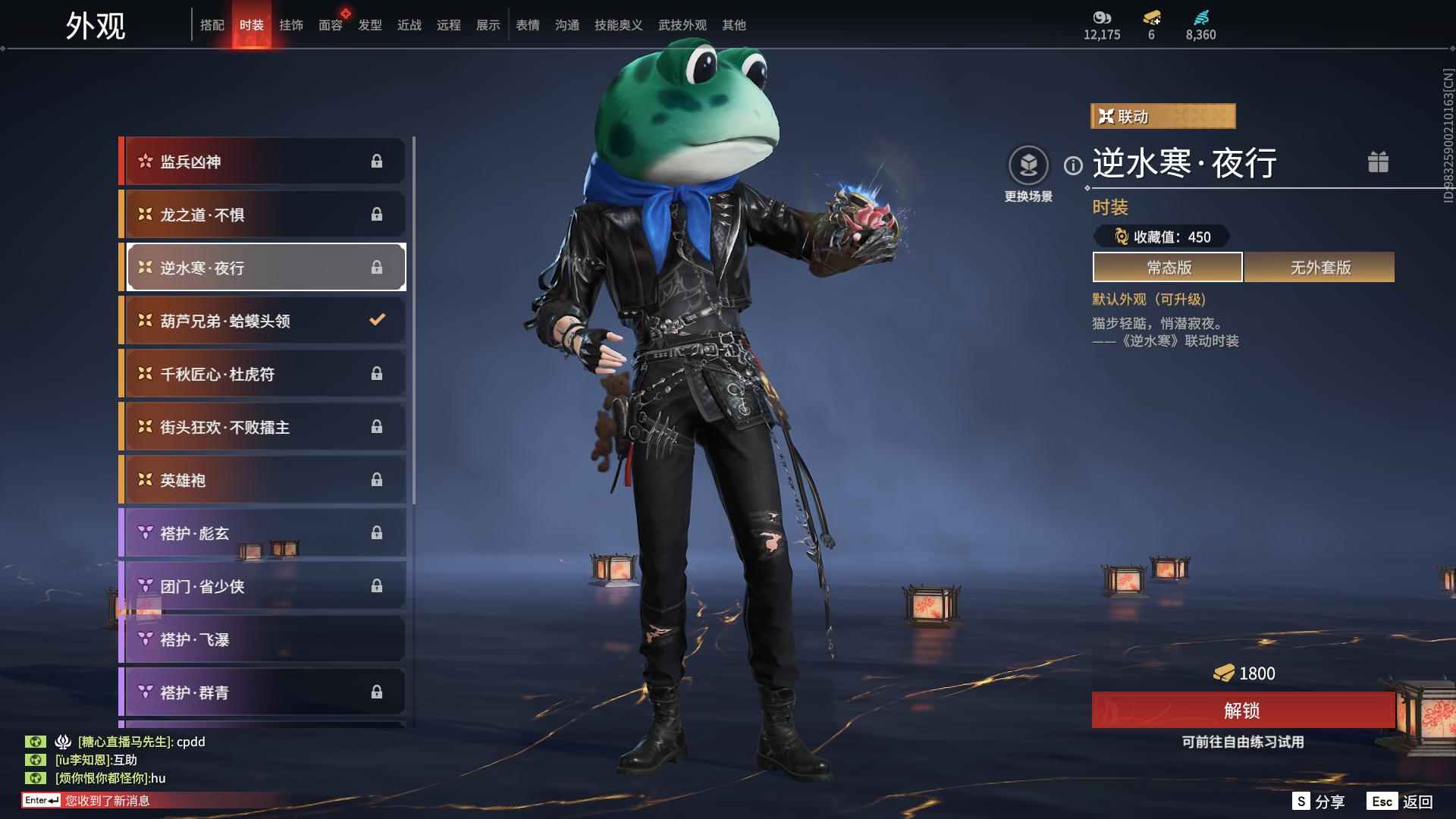The image size is (1456, 819).
Task: Choose the 龙之道·不惧 outfit row
Action: (x=262, y=215)
